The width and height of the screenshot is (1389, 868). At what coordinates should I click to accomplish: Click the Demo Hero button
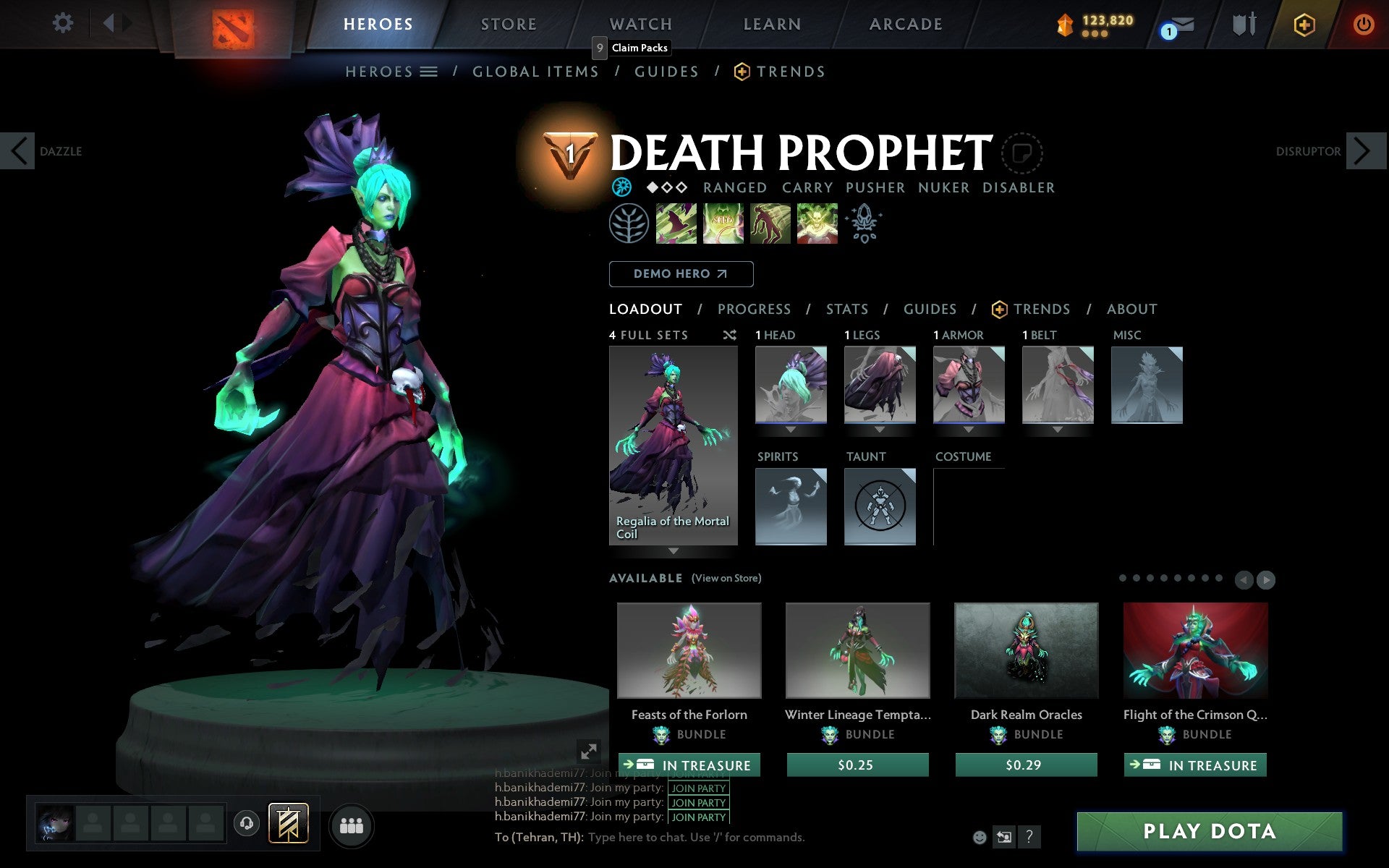(681, 274)
